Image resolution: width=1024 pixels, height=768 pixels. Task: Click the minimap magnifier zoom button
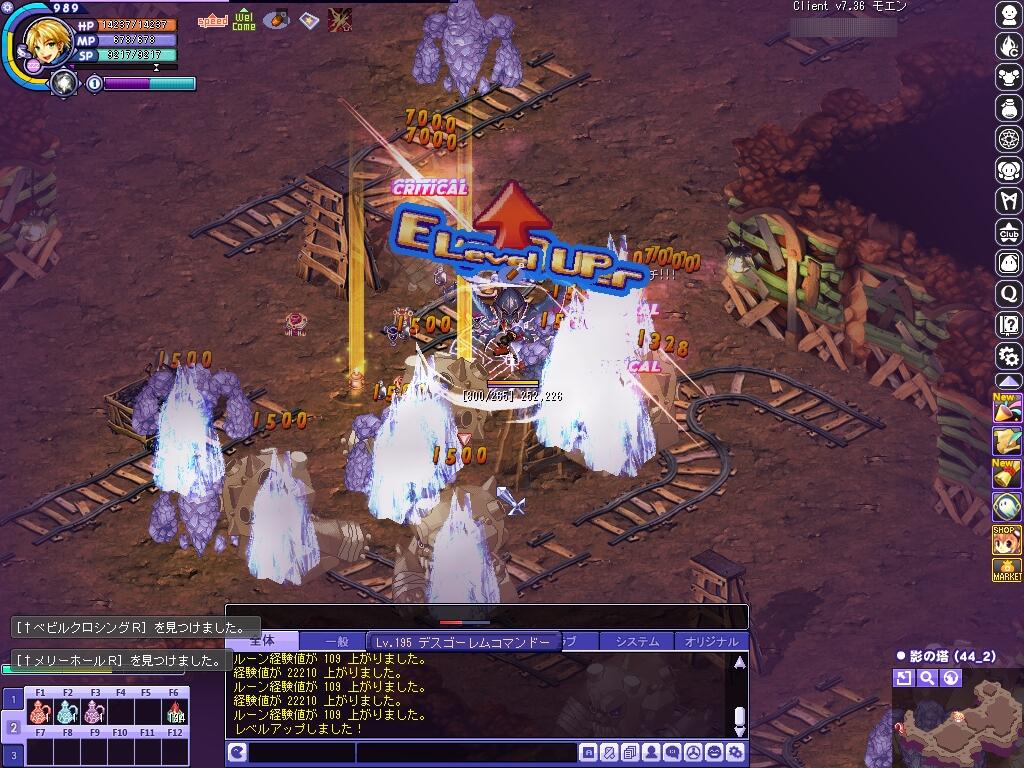click(927, 678)
